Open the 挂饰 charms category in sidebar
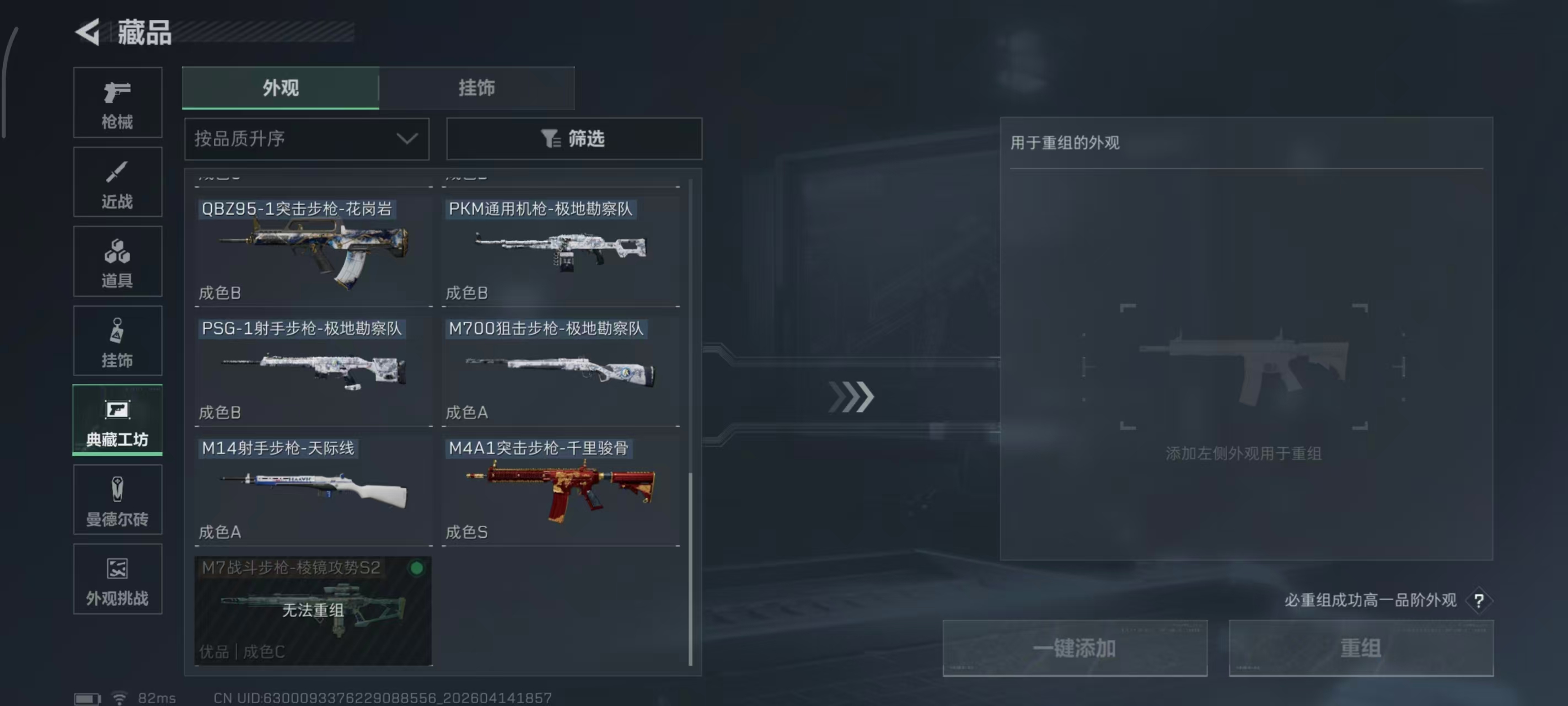This screenshot has height=706, width=1568. [117, 340]
